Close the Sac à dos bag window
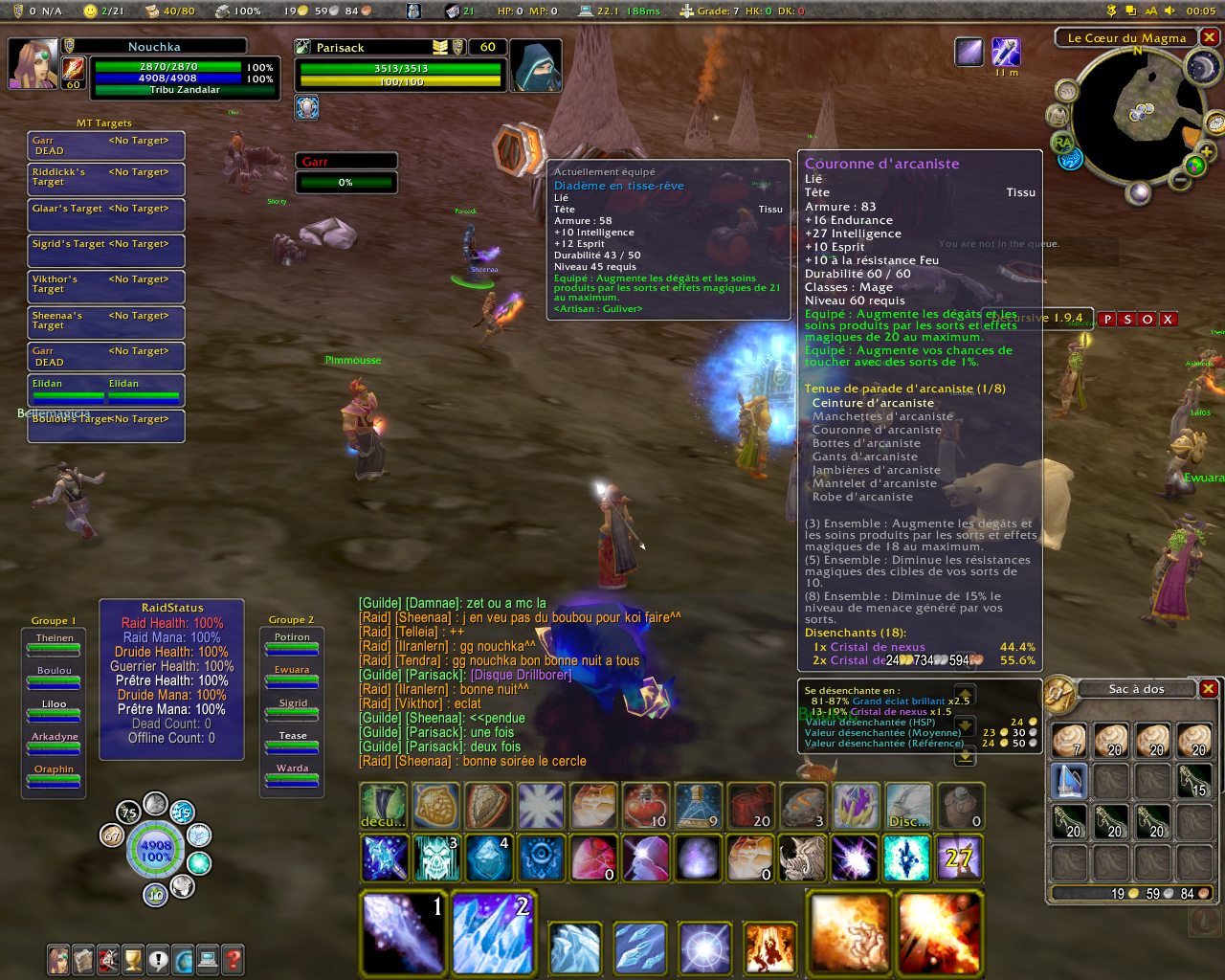Image resolution: width=1225 pixels, height=980 pixels. pyautogui.click(x=1209, y=688)
